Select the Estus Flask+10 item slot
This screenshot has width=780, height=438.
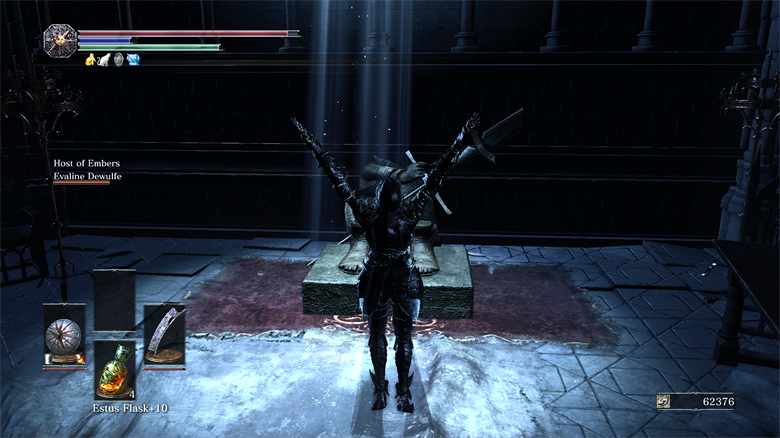click(114, 368)
